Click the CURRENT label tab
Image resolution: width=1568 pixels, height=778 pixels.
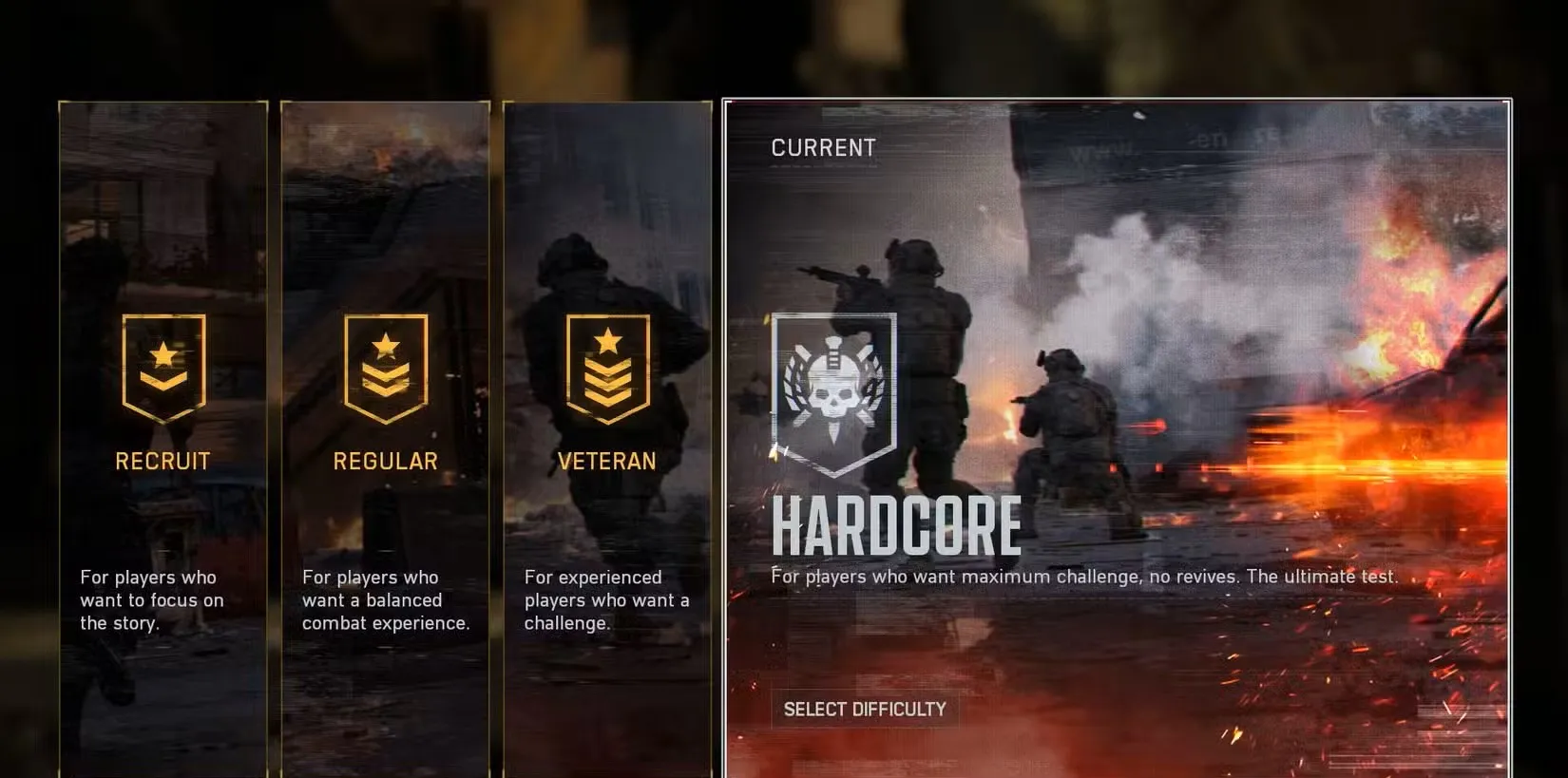pos(823,147)
